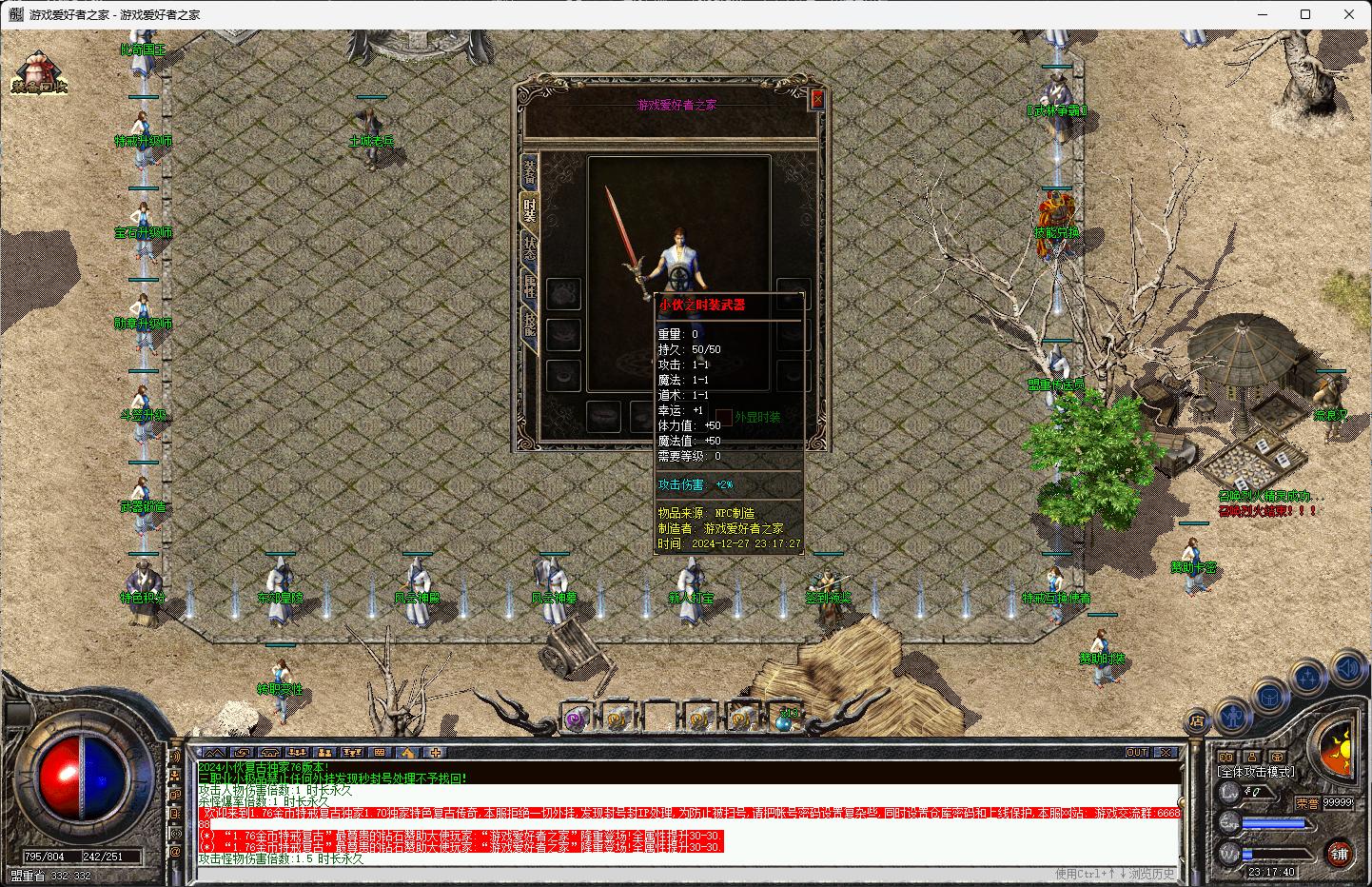Viewport: 1372px width, 887px height.
Task: Change the 全体攻击模式 attack mode
Action: [1256, 772]
